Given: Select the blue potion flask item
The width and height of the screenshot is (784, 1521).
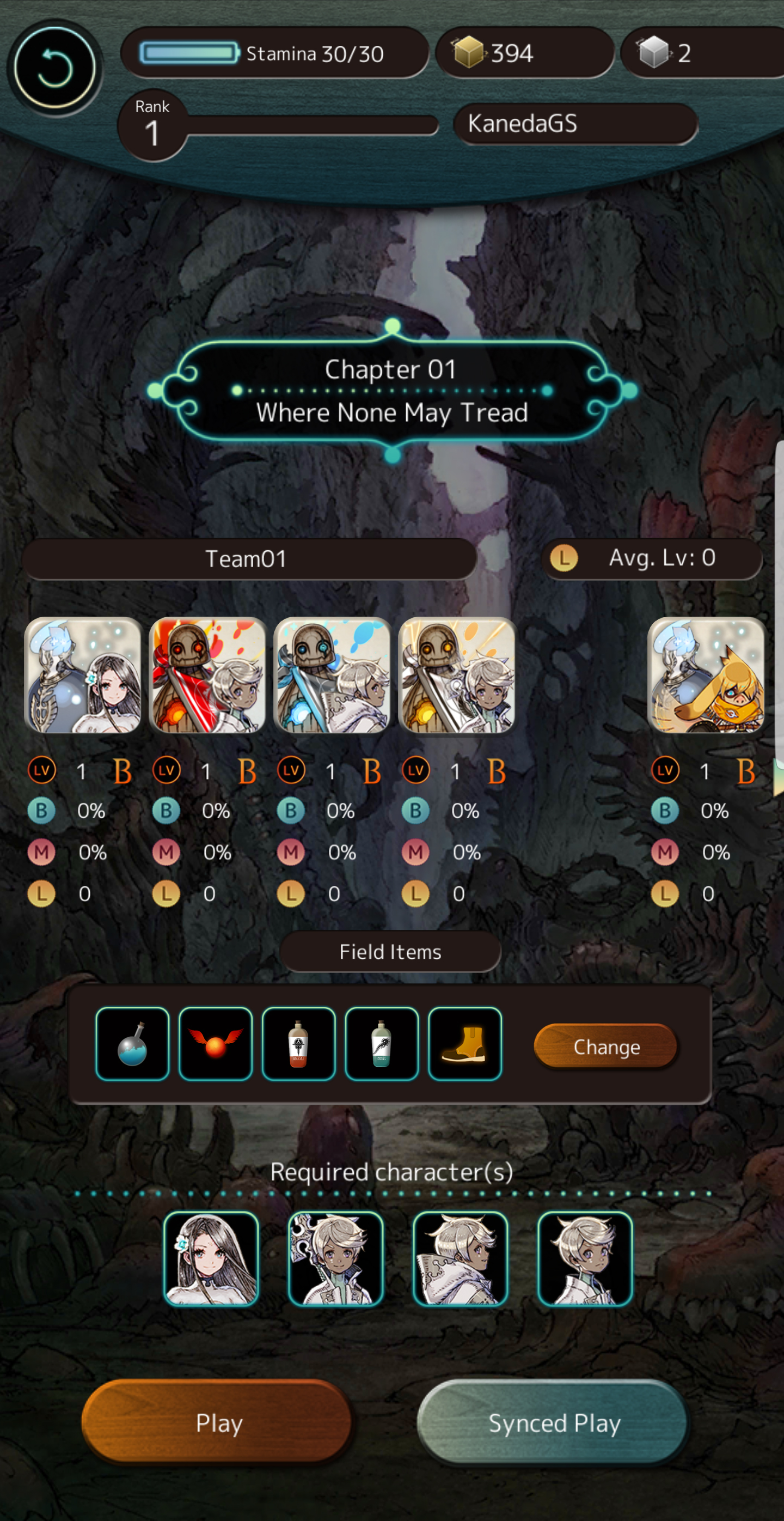Looking at the screenshot, I should (x=132, y=1044).
